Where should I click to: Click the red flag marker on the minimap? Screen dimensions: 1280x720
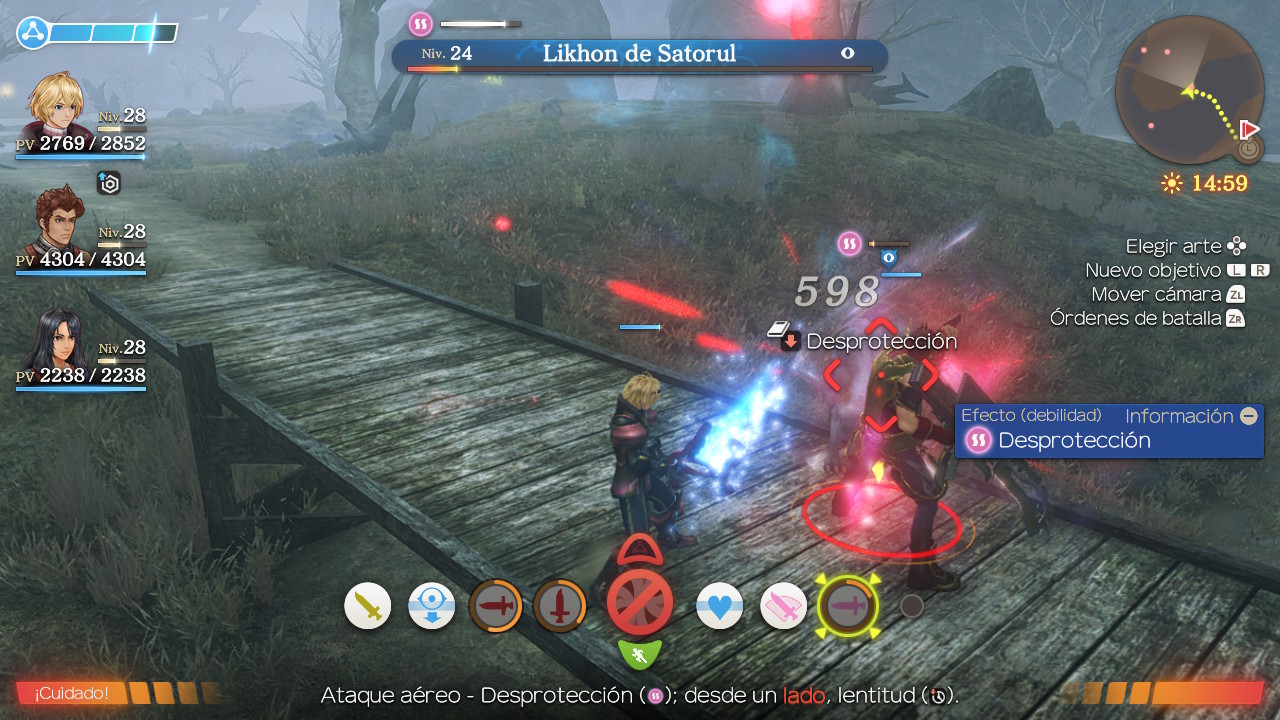tap(1248, 130)
